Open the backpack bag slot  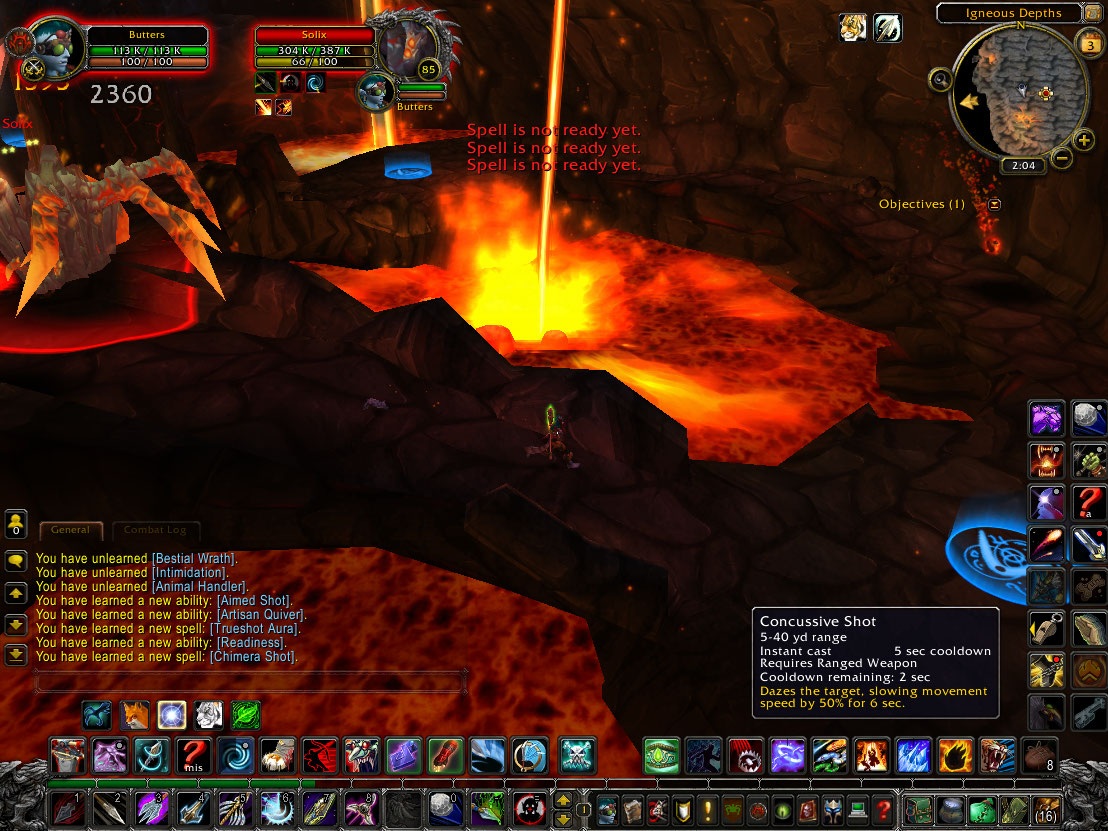click(1046, 808)
